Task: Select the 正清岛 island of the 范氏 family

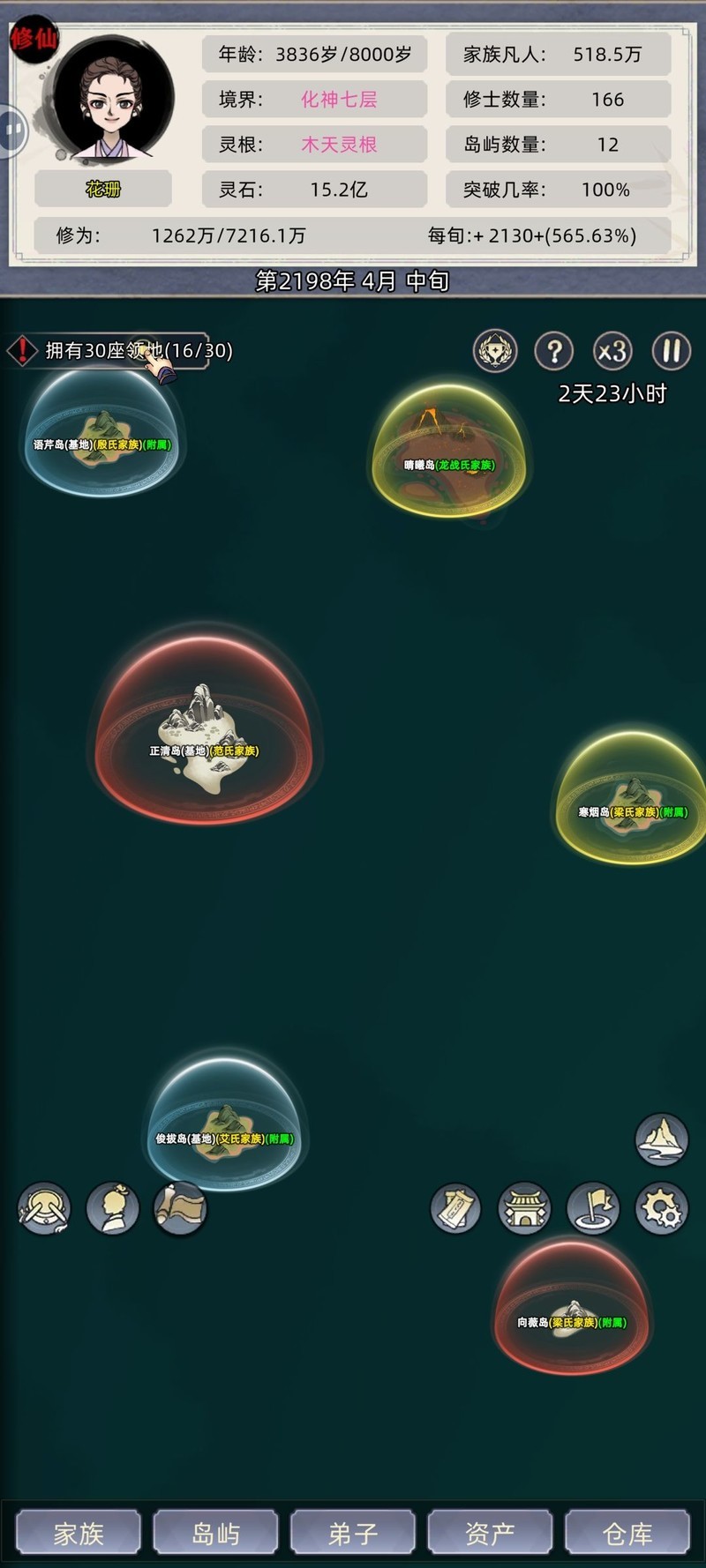Action: tap(203, 736)
